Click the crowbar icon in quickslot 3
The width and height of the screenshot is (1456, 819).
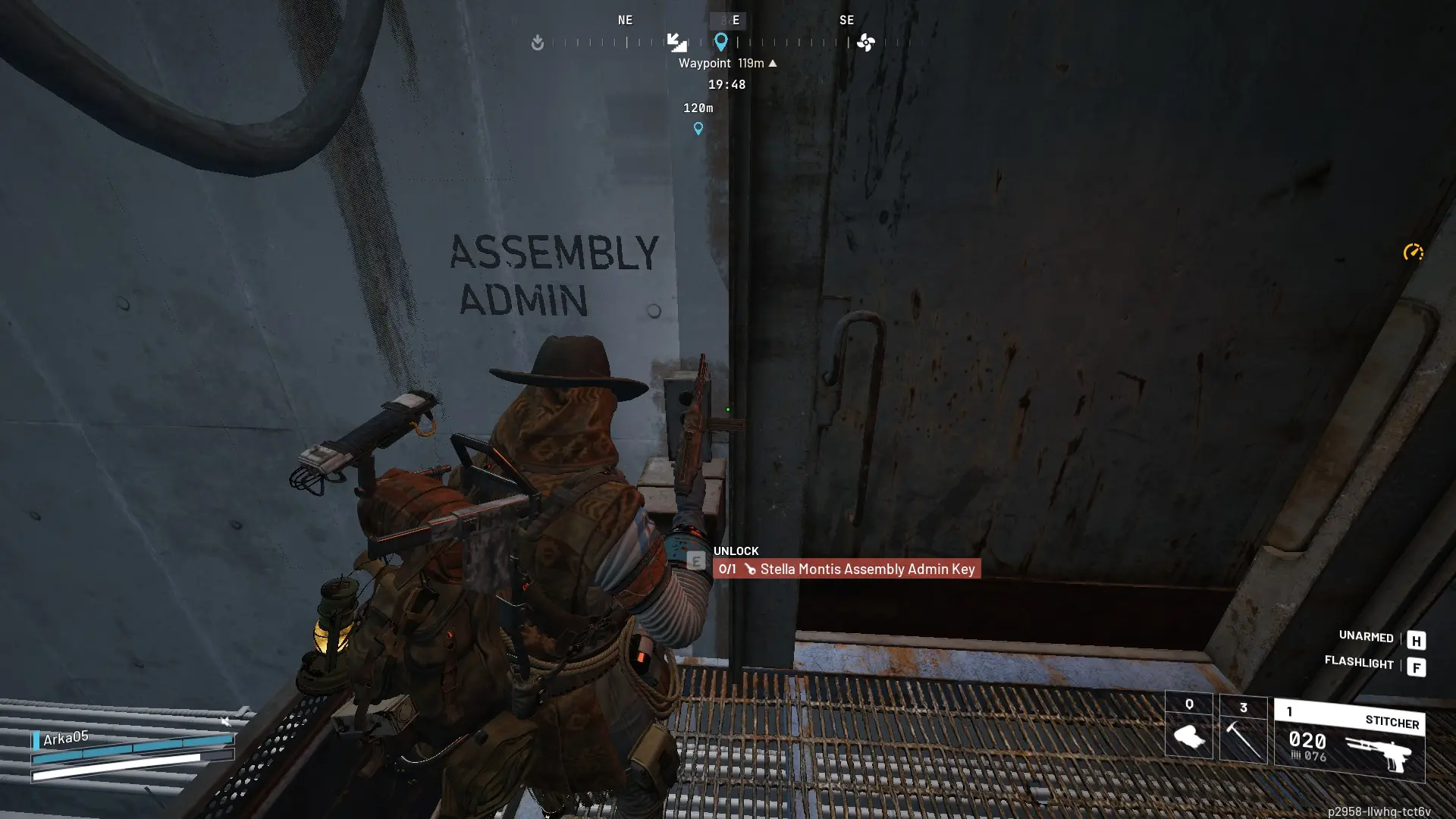tap(1242, 737)
